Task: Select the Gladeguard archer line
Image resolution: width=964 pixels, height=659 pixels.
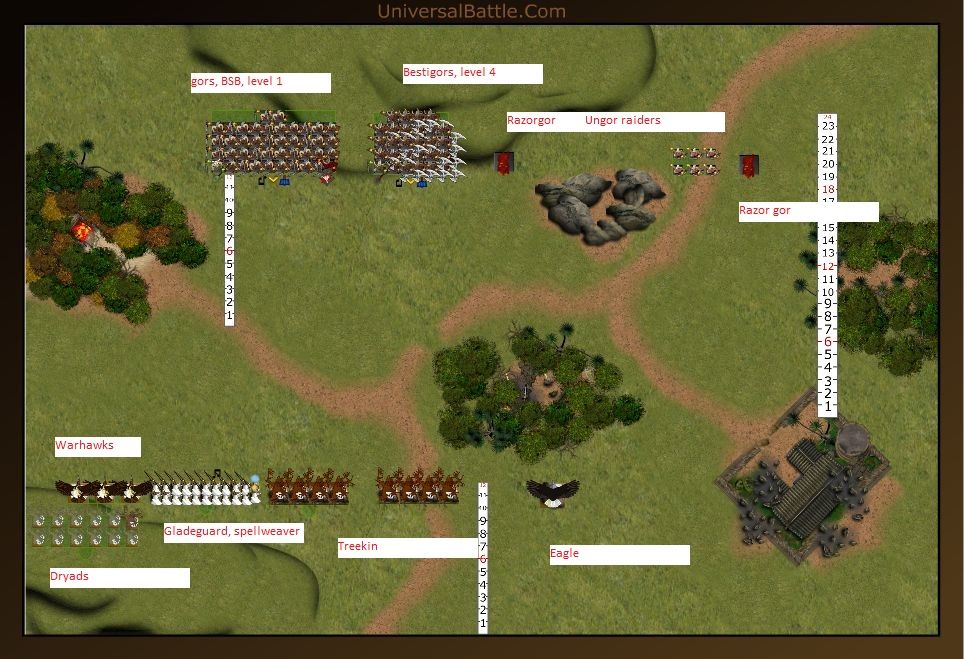Action: coord(204,490)
